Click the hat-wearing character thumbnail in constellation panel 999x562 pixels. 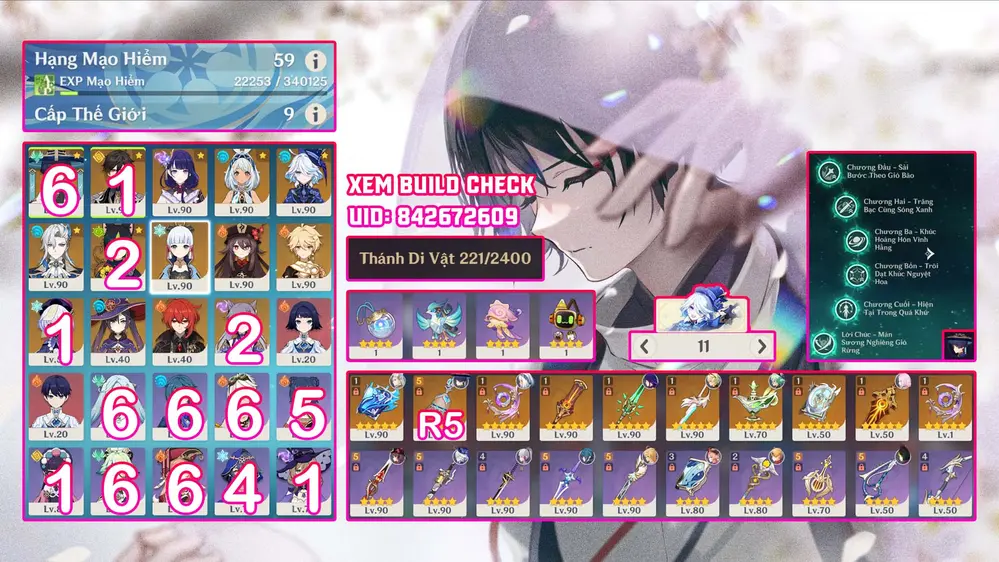click(958, 344)
